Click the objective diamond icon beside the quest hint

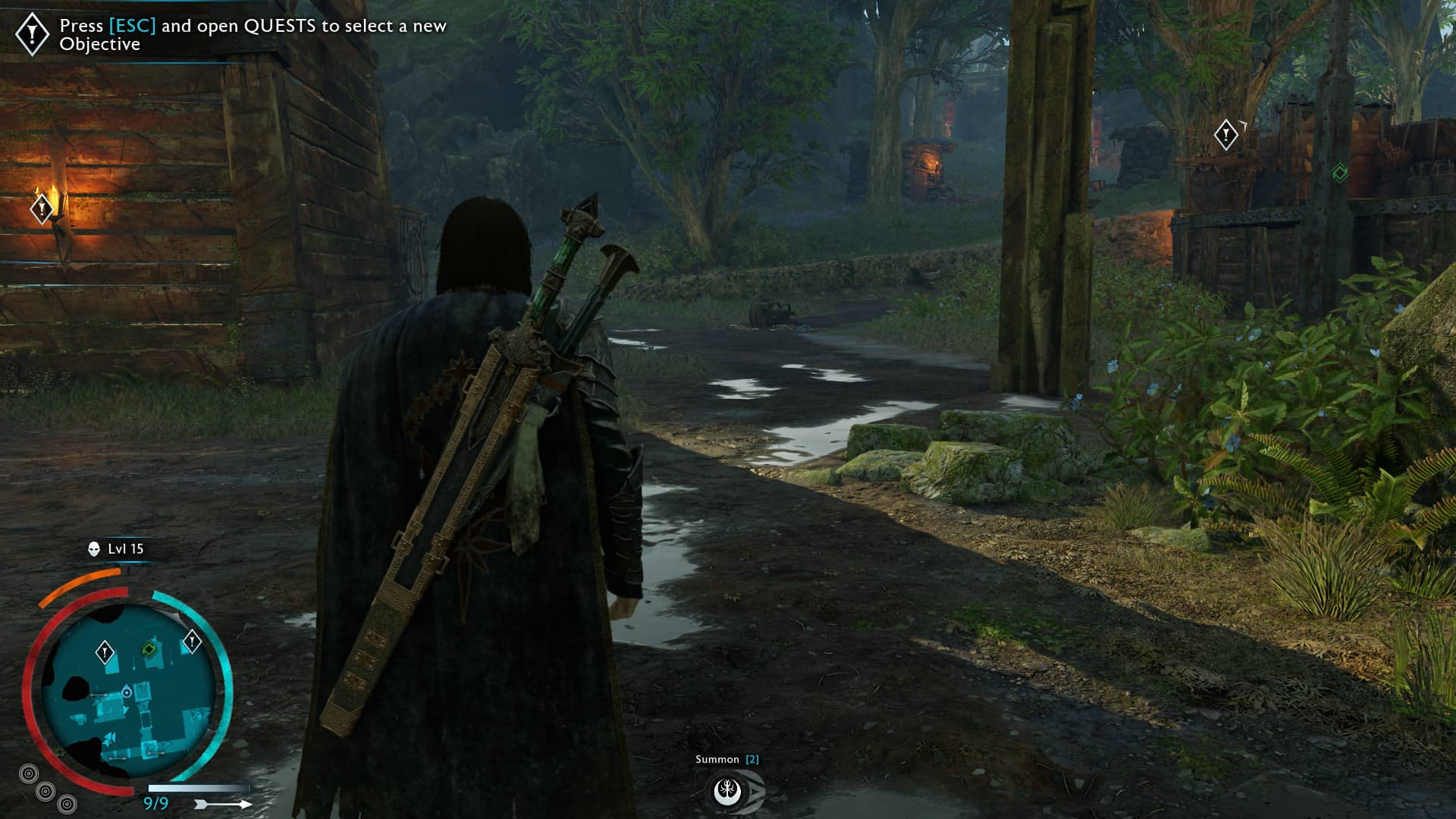(x=33, y=34)
